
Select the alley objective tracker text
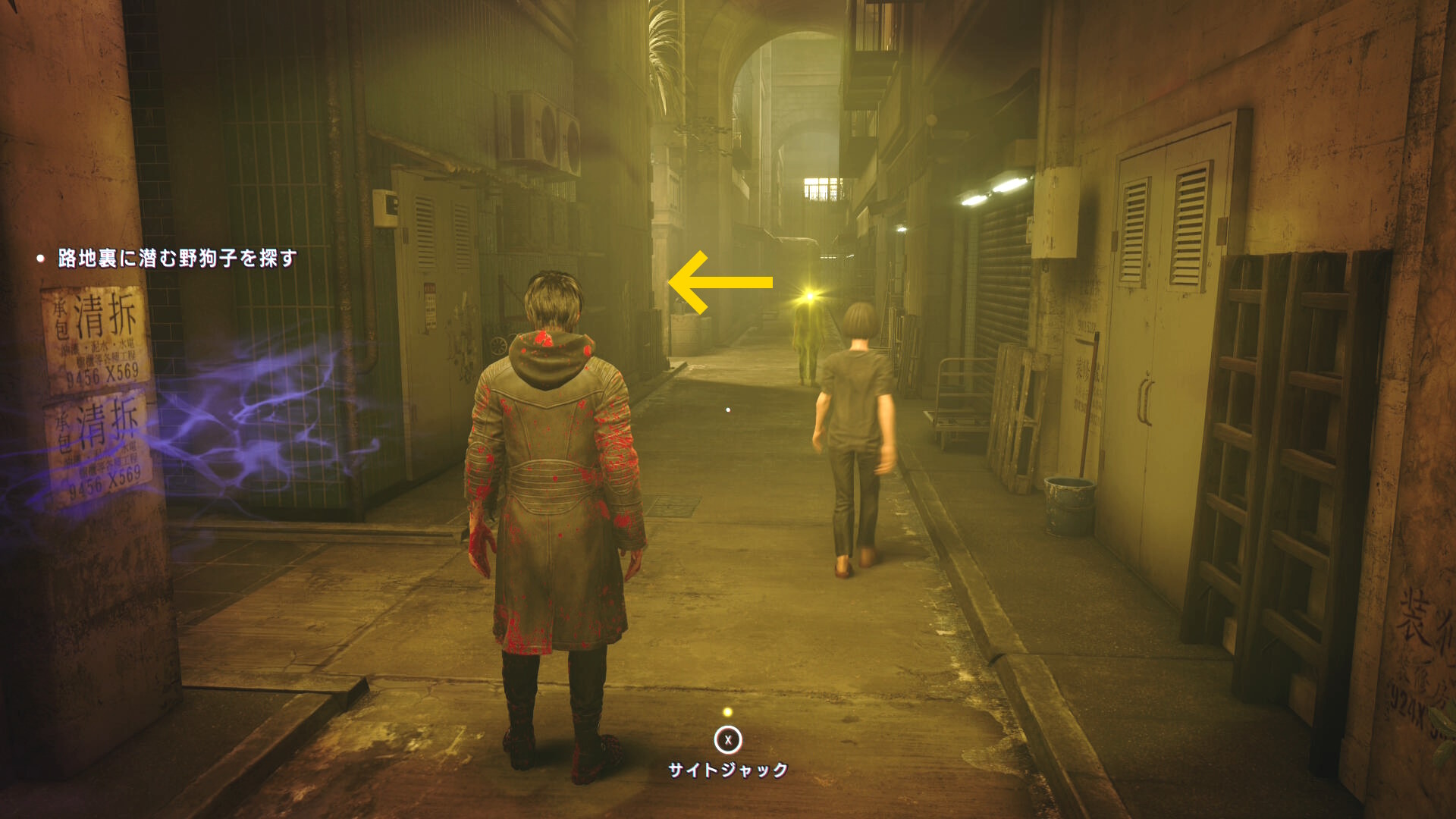[177, 259]
